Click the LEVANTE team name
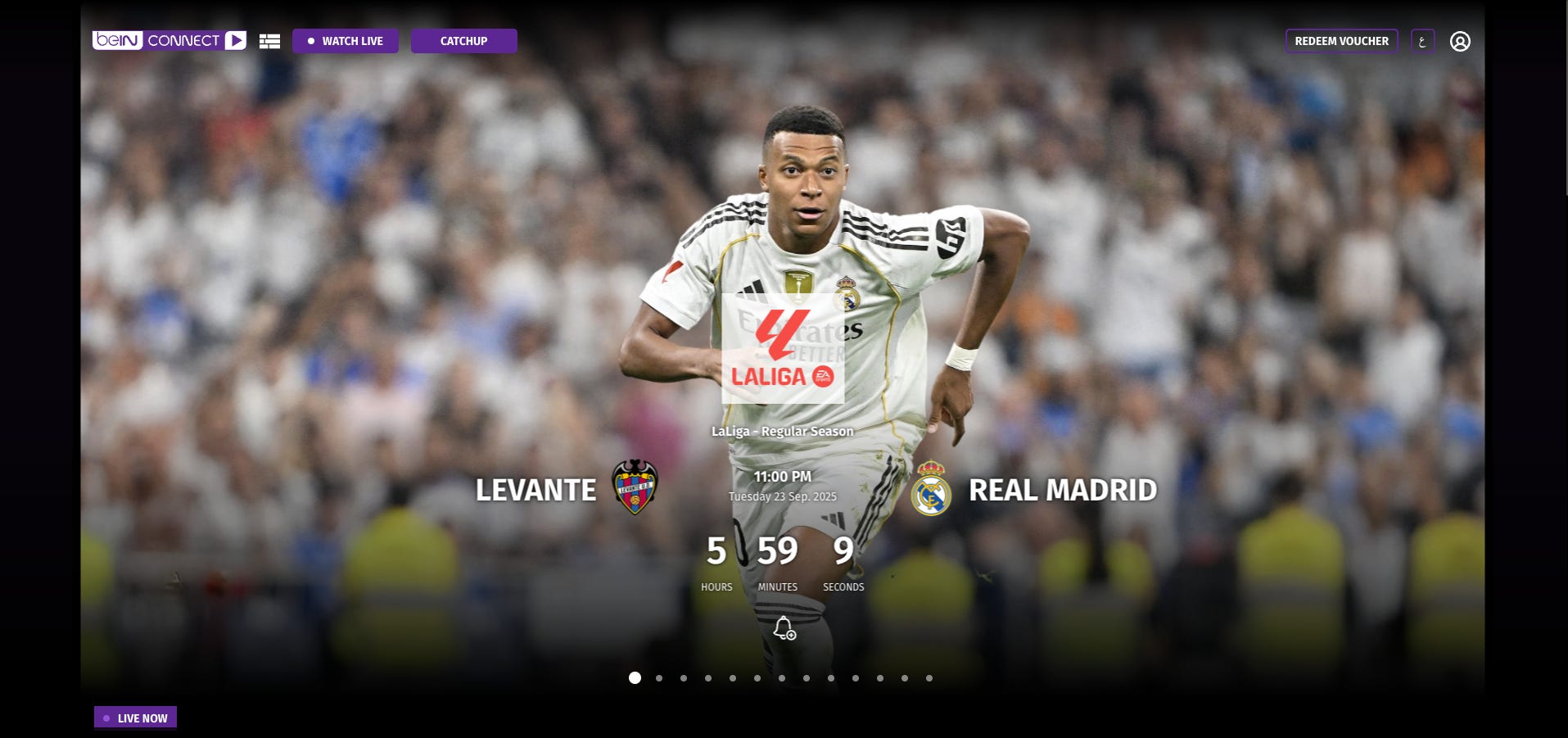This screenshot has width=1568, height=738. click(x=536, y=491)
